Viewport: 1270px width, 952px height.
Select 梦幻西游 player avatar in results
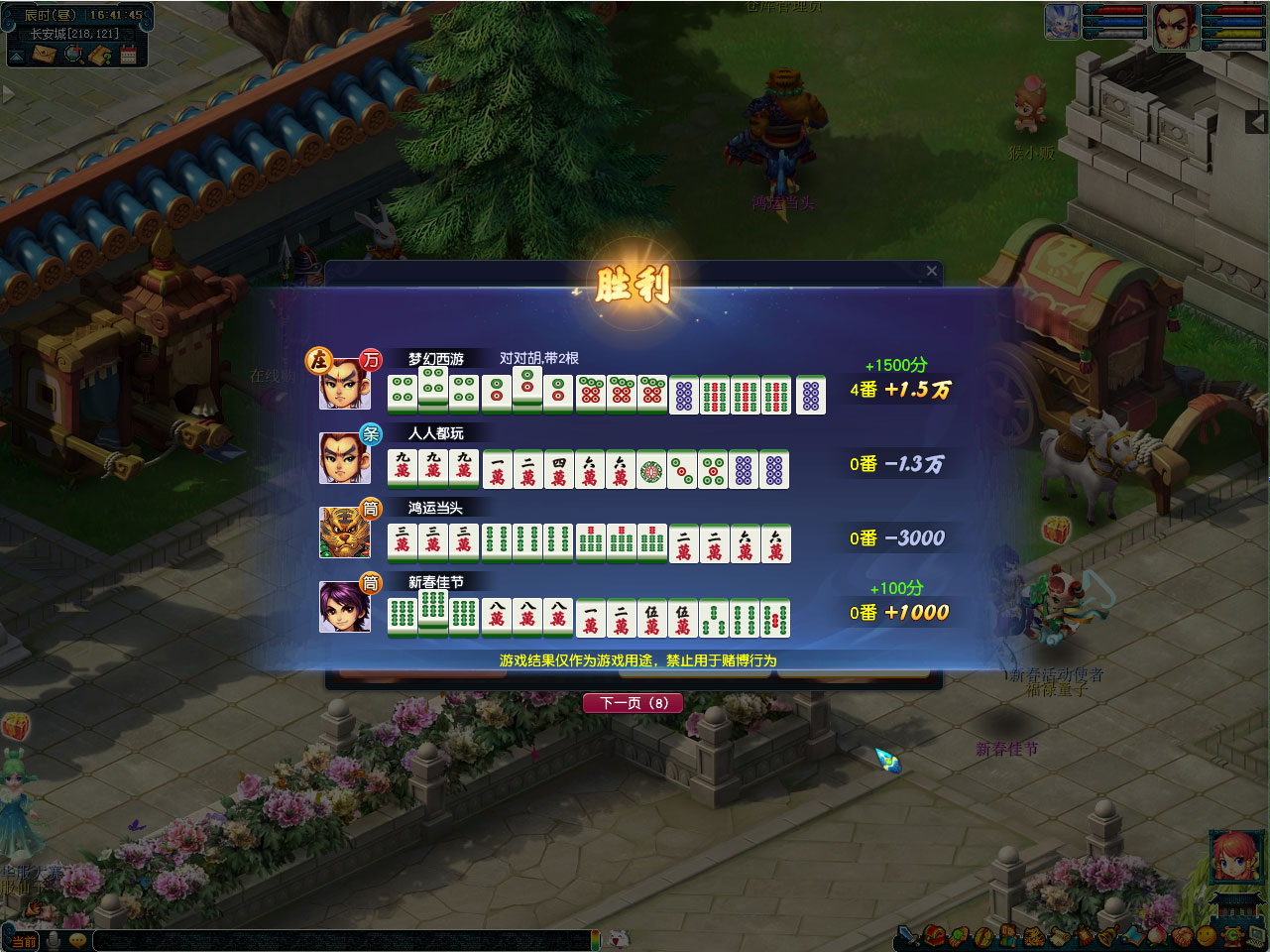pos(344,384)
